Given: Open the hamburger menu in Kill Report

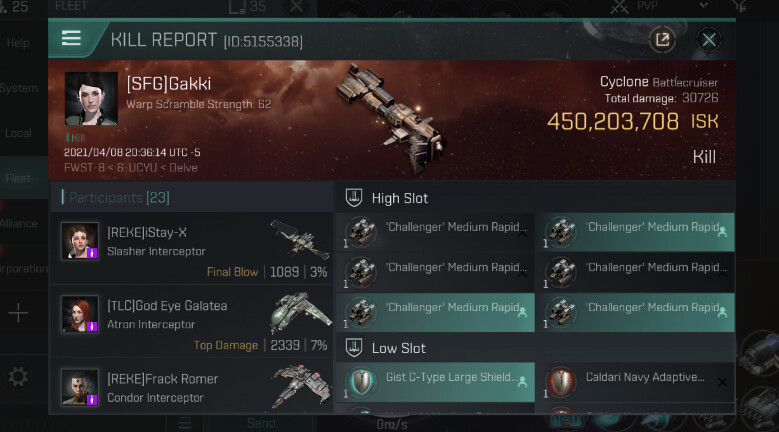Looking at the screenshot, I should (71, 39).
